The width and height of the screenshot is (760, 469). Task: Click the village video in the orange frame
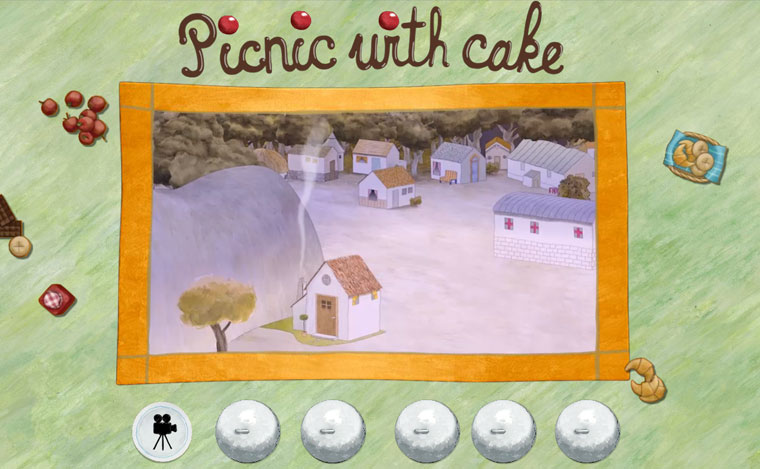pos(373,231)
